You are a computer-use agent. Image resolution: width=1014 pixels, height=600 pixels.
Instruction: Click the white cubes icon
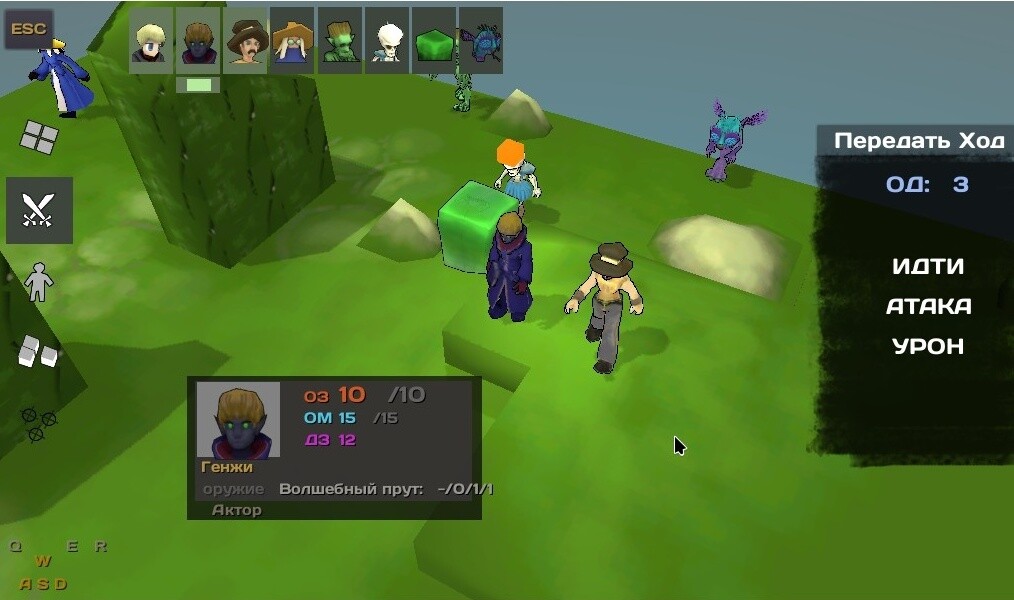pos(39,350)
